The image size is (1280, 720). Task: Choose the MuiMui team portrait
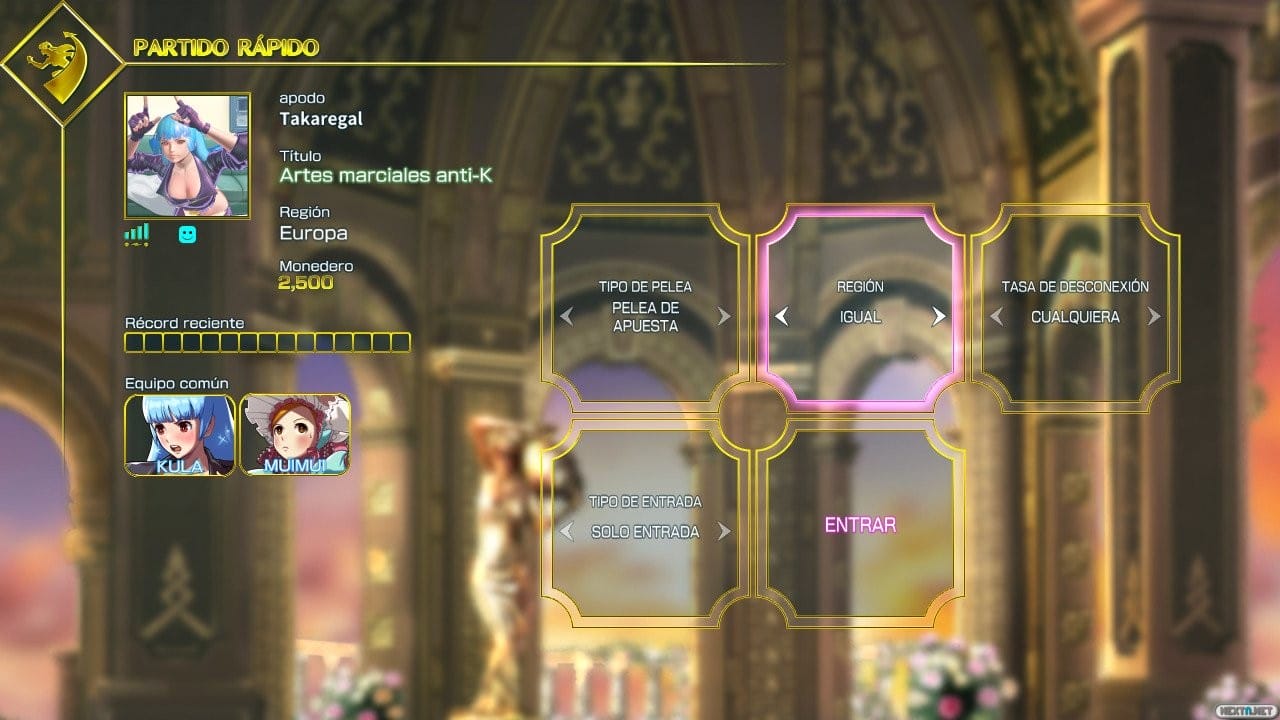point(295,434)
